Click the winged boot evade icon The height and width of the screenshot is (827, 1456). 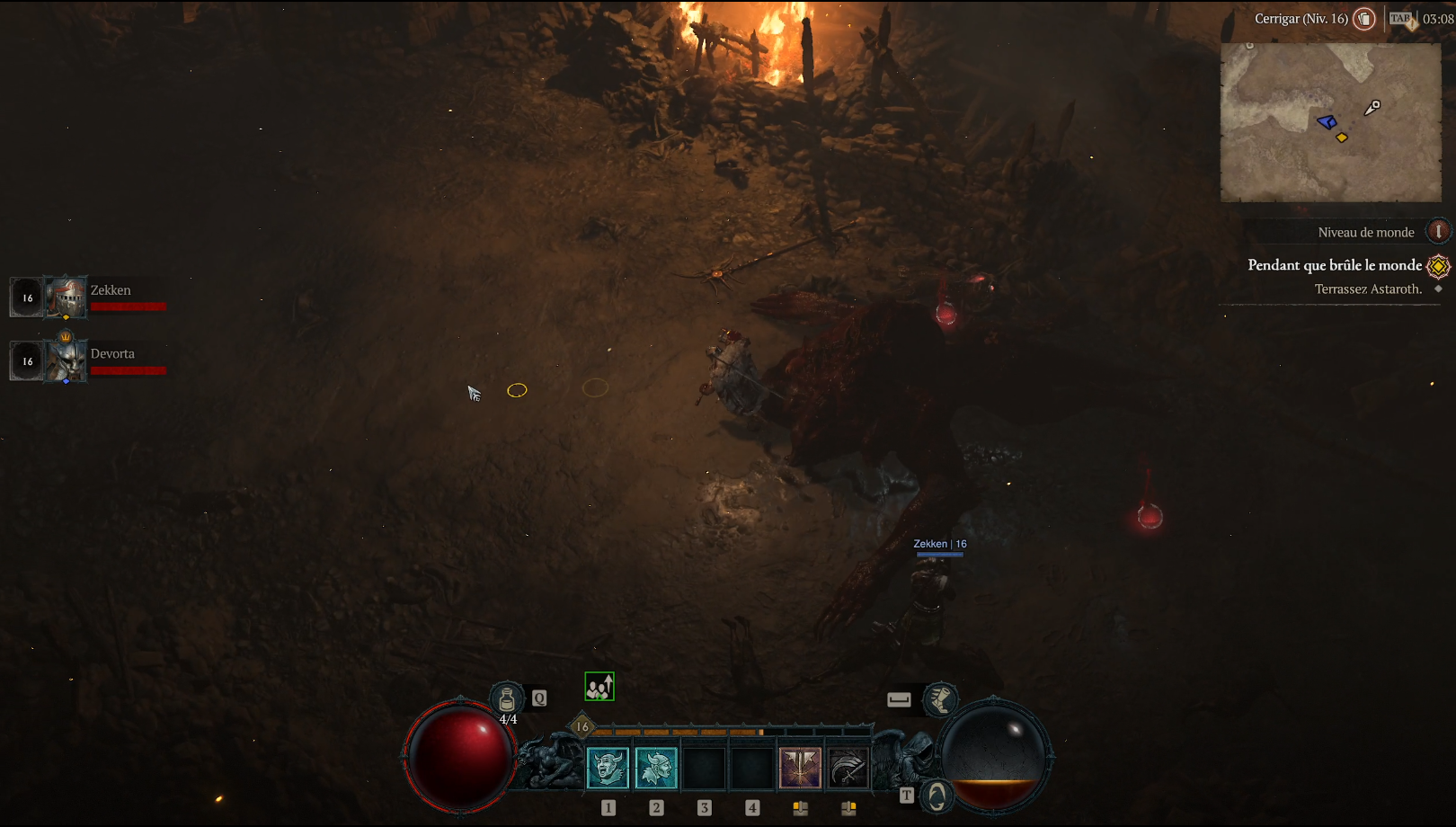[x=940, y=698]
